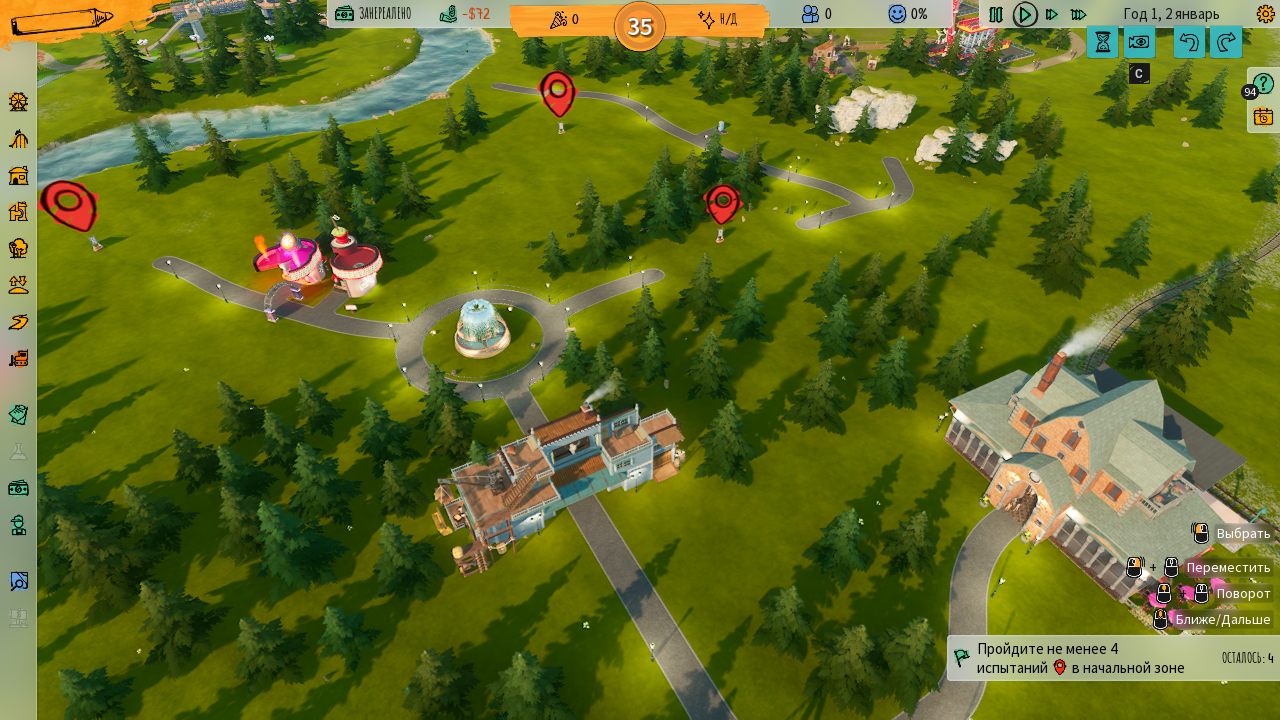Open the settings gear menu

(x=1265, y=14)
